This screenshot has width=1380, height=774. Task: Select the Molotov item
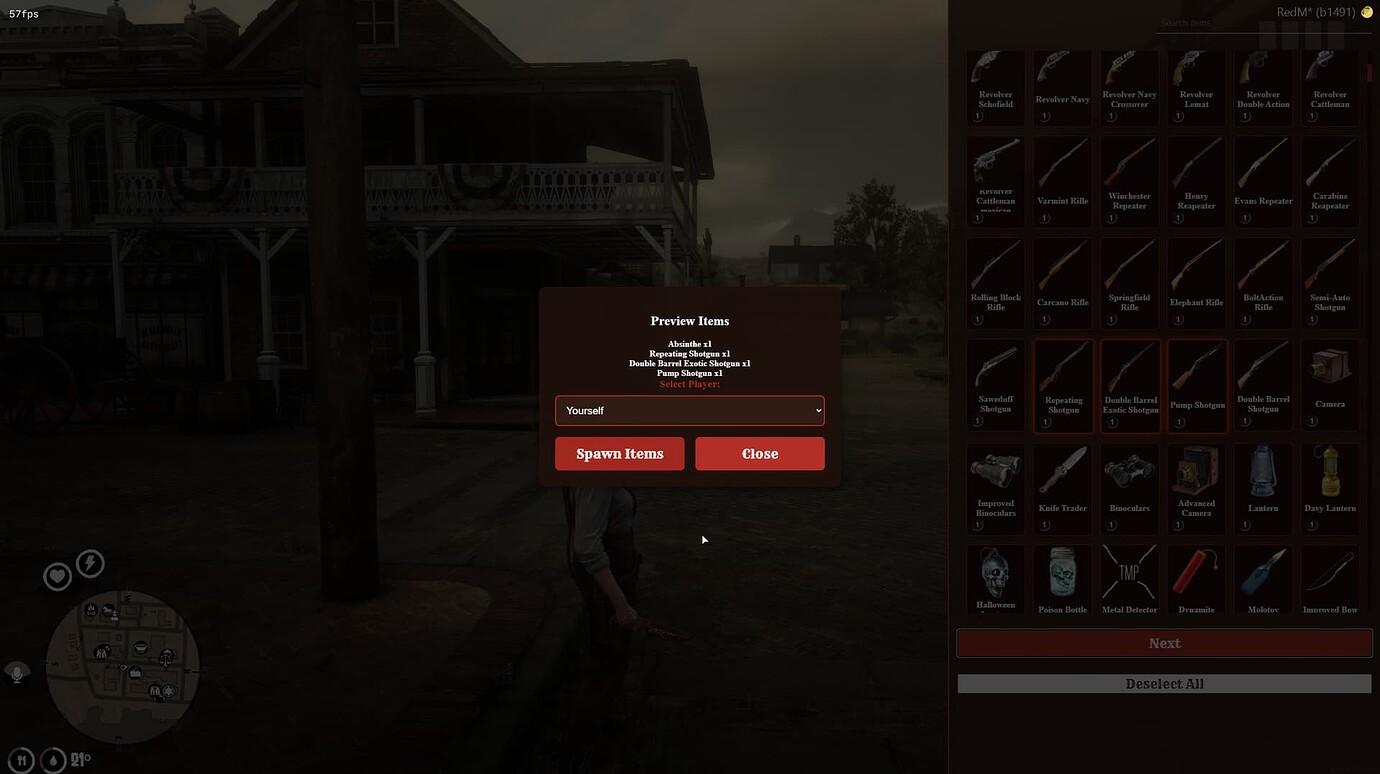tap(1262, 580)
